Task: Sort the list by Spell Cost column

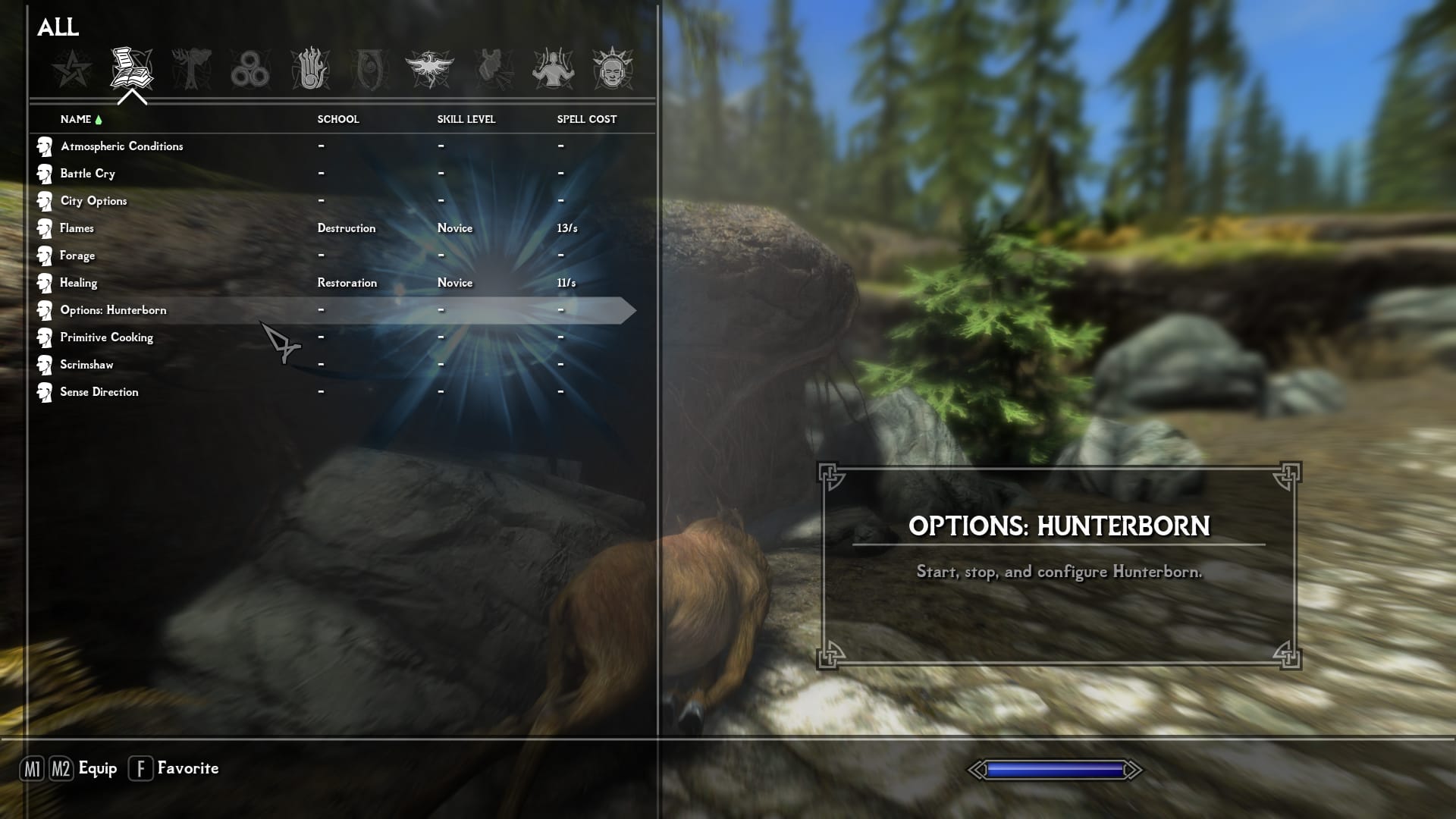Action: point(586,119)
